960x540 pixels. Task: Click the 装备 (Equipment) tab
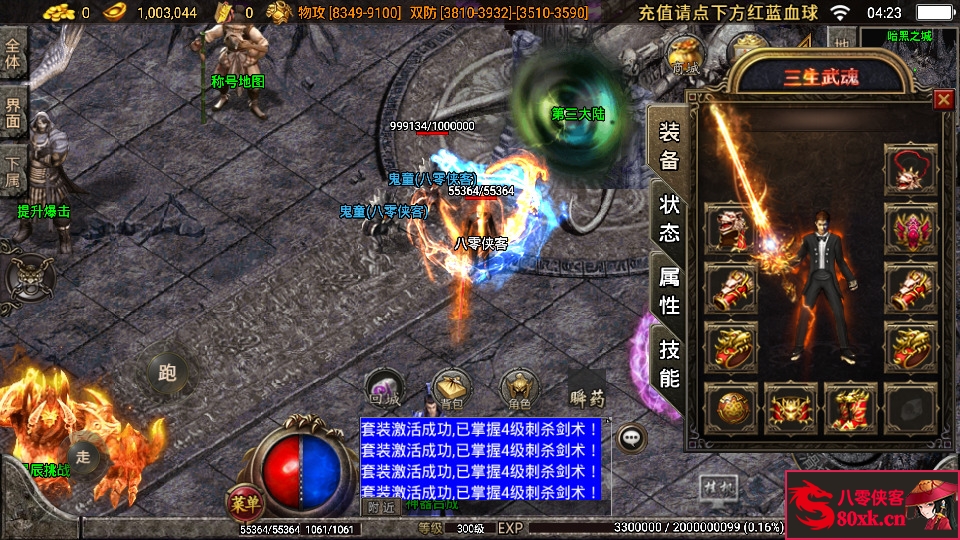[x=669, y=145]
